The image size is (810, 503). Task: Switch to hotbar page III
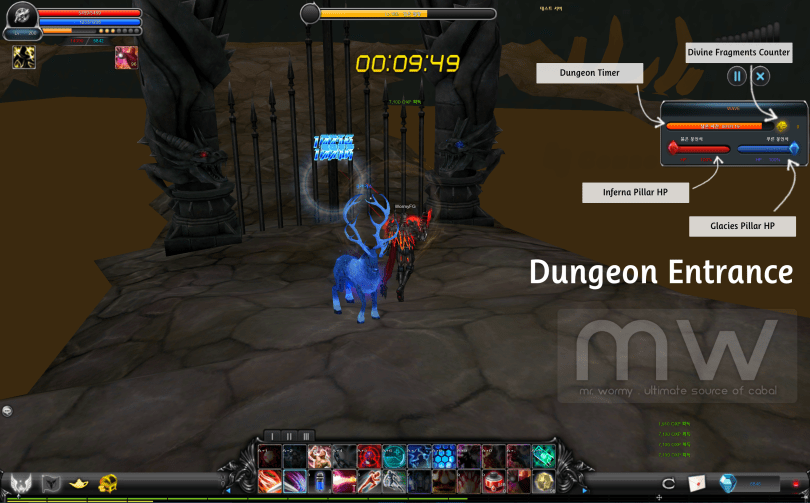306,436
